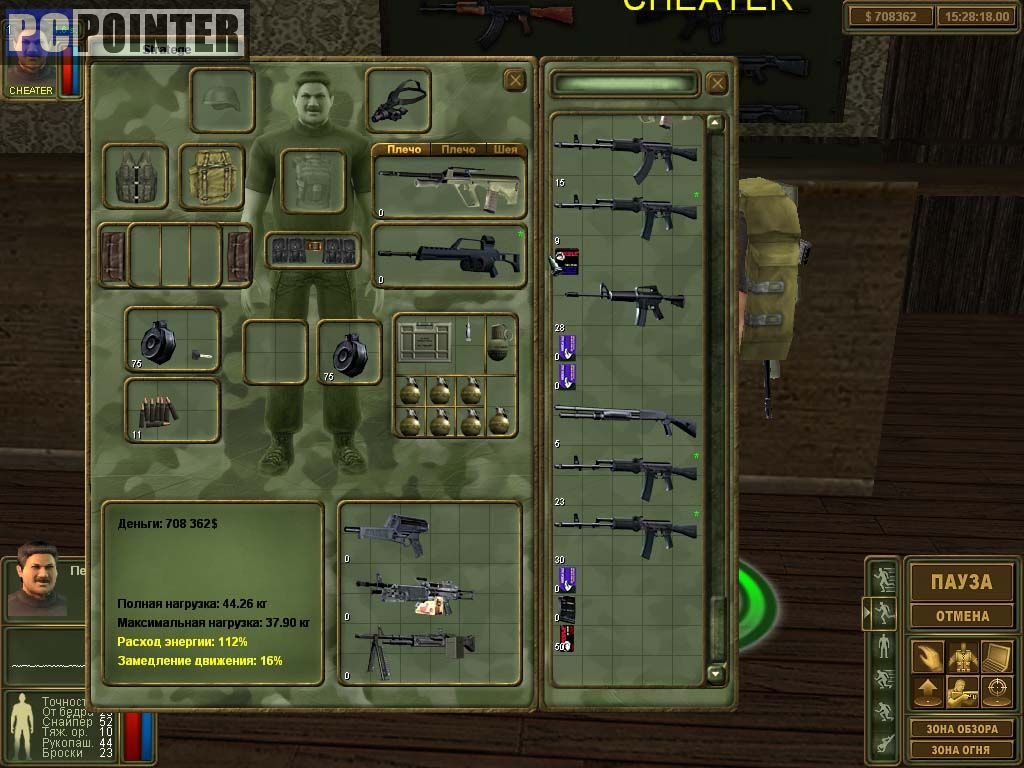Image resolution: width=1024 pixels, height=768 pixels.
Task: Open the hand pick-up action icon
Action: [927, 657]
